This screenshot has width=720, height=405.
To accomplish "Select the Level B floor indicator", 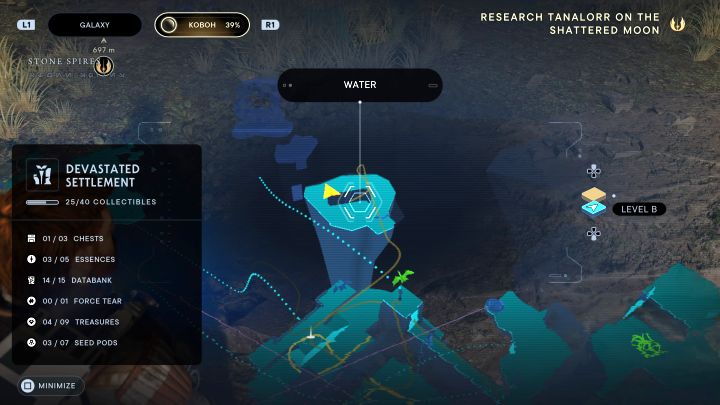I will pos(625,208).
